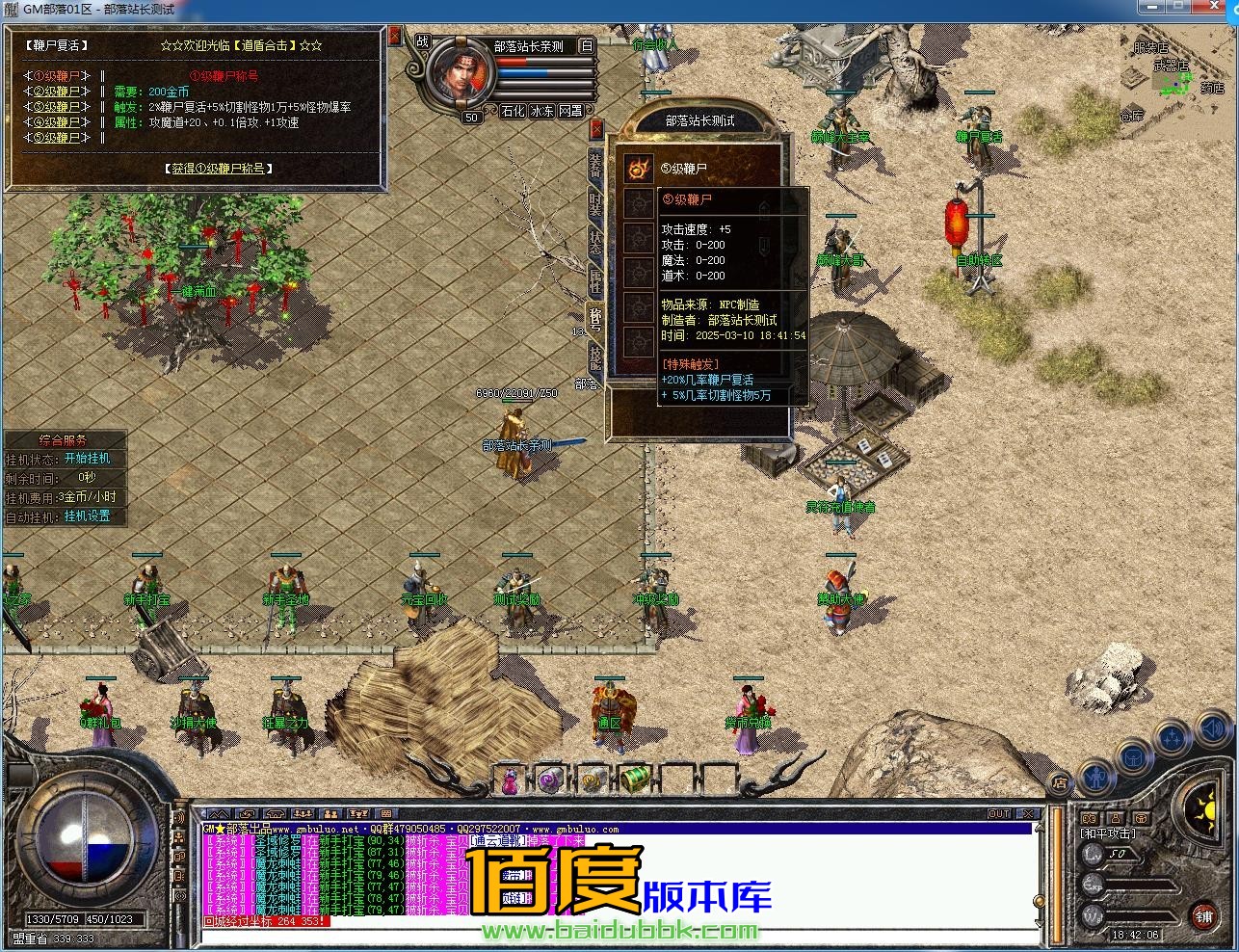
Task: Open 挂机设置 auto-play settings
Action: (x=88, y=516)
